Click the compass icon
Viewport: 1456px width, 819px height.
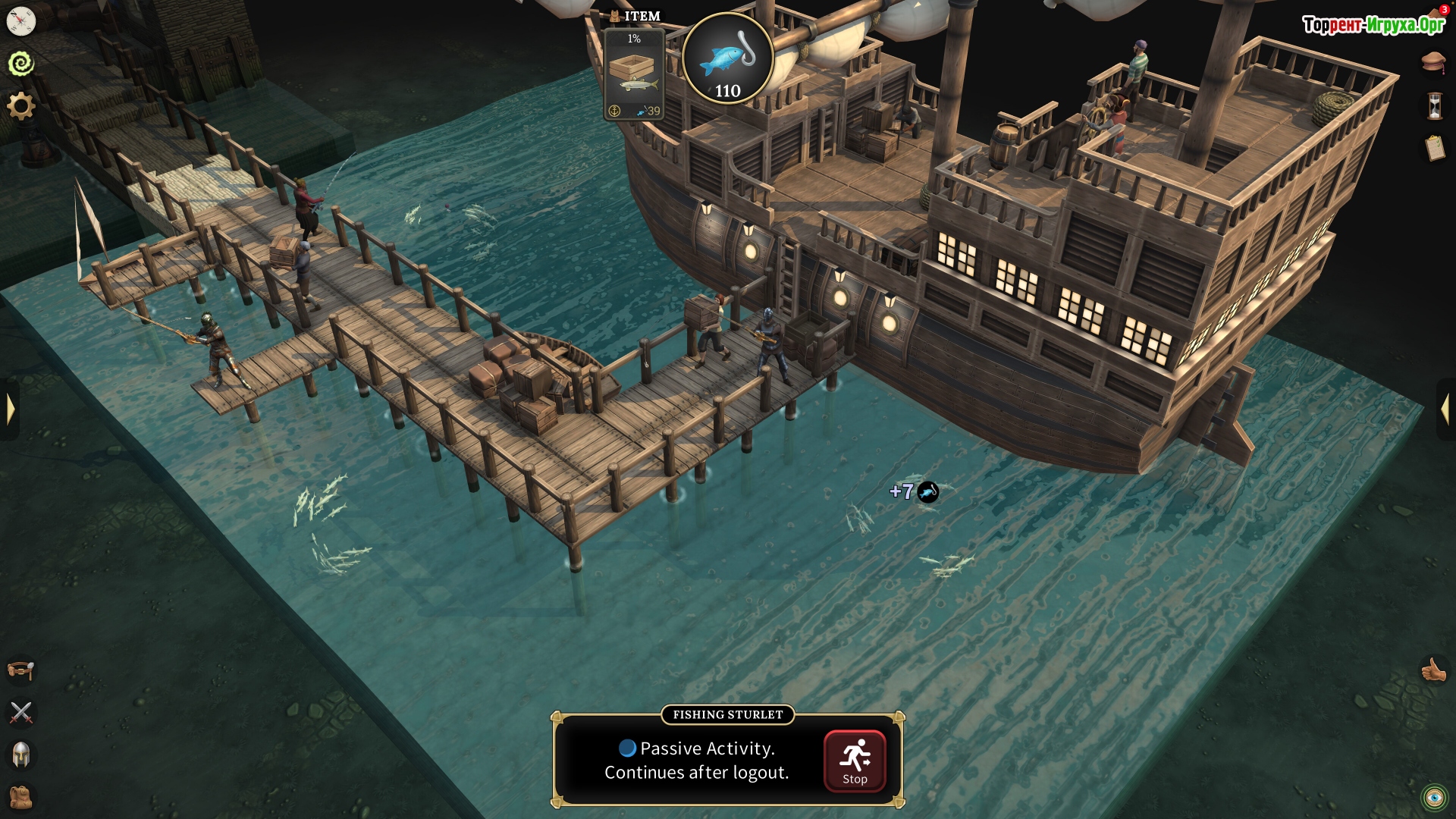[21, 21]
